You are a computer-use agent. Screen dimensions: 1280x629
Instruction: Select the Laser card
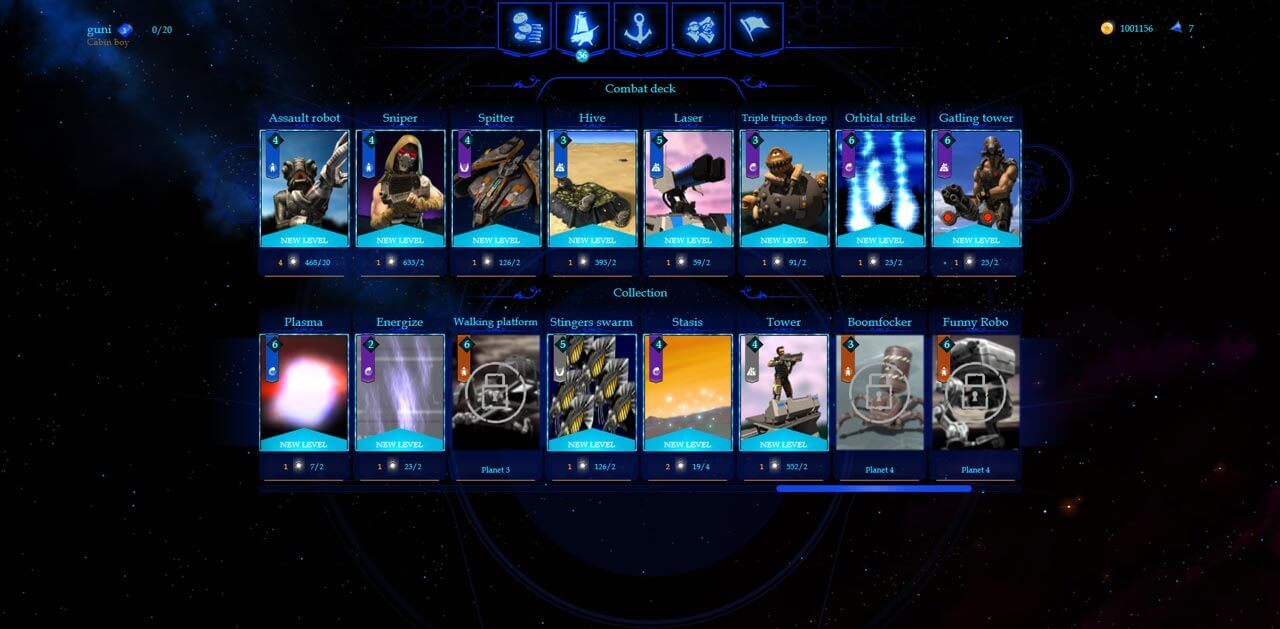click(688, 188)
